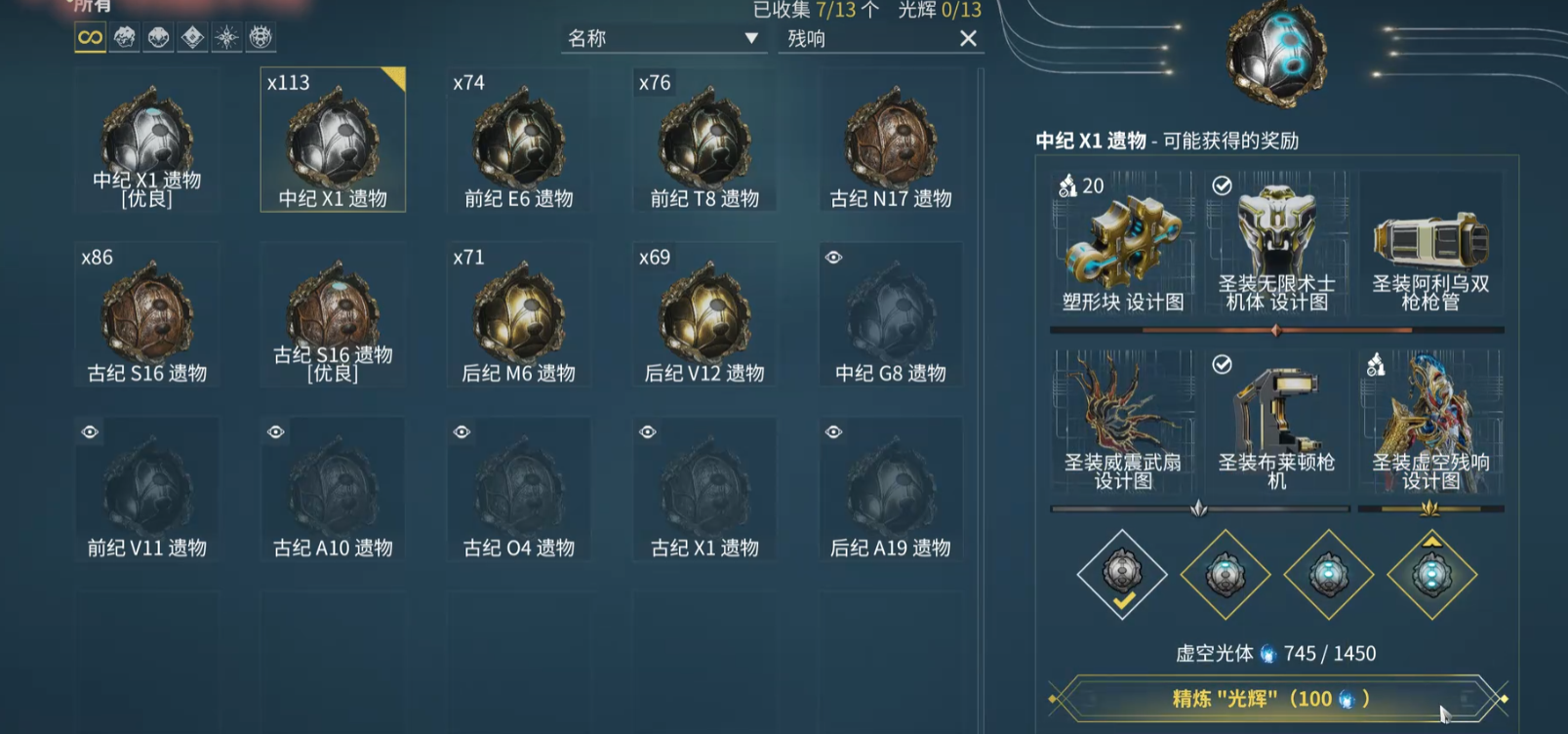Clear the 残响 search field
The image size is (1568, 734).
[968, 39]
